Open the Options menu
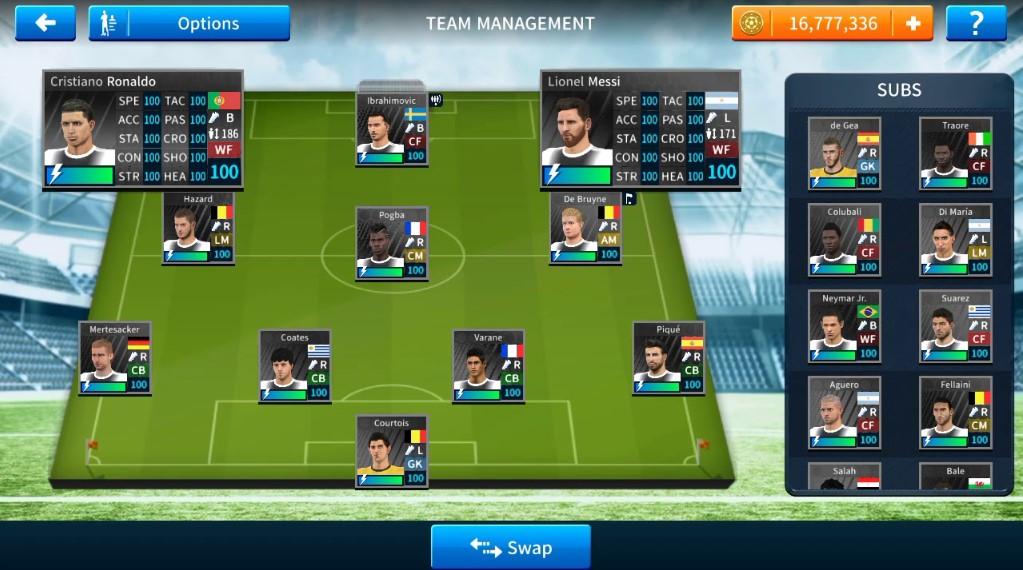The height and width of the screenshot is (570, 1023). [x=189, y=23]
